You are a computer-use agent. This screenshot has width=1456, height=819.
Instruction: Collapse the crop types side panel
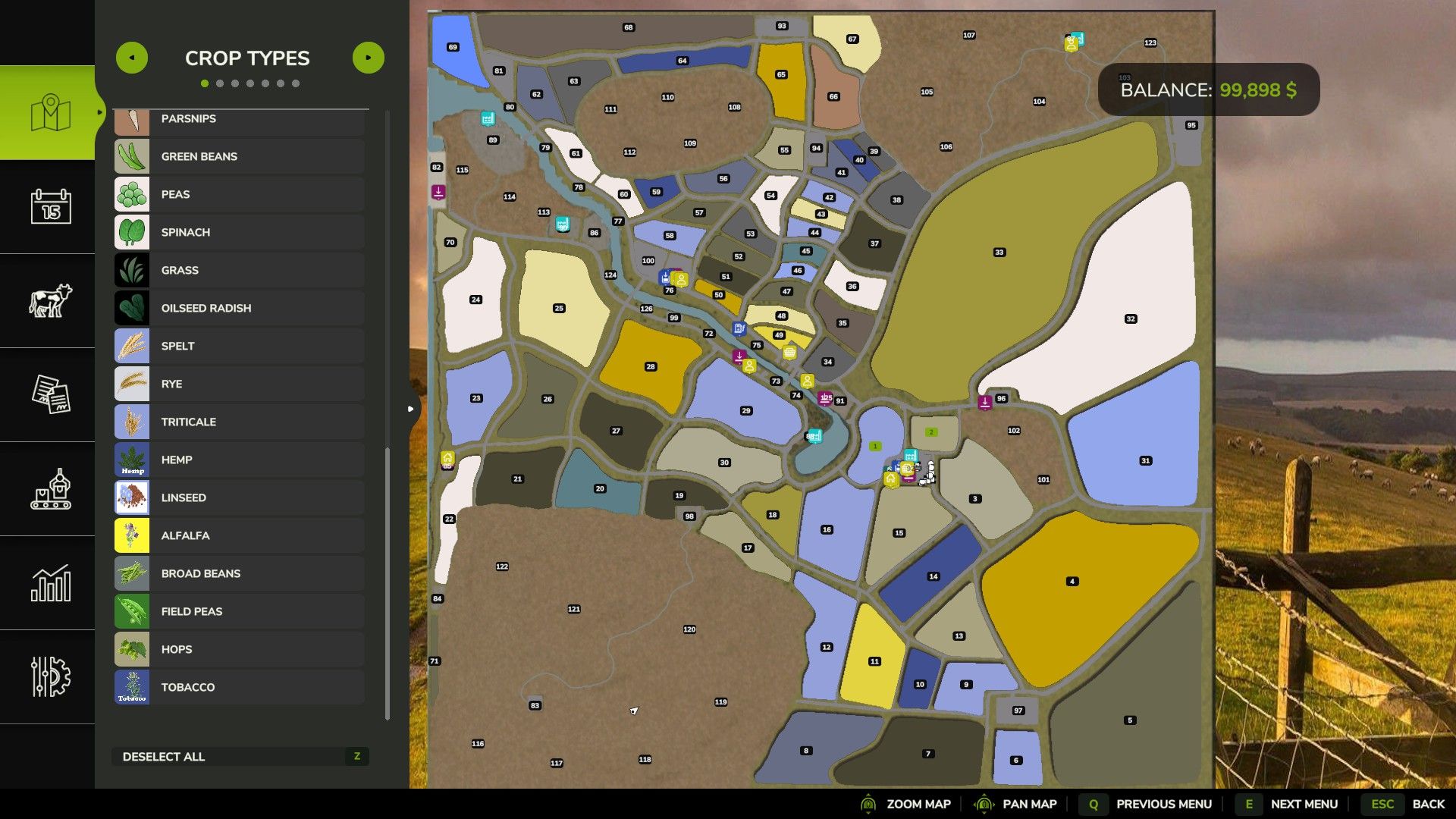pos(410,409)
